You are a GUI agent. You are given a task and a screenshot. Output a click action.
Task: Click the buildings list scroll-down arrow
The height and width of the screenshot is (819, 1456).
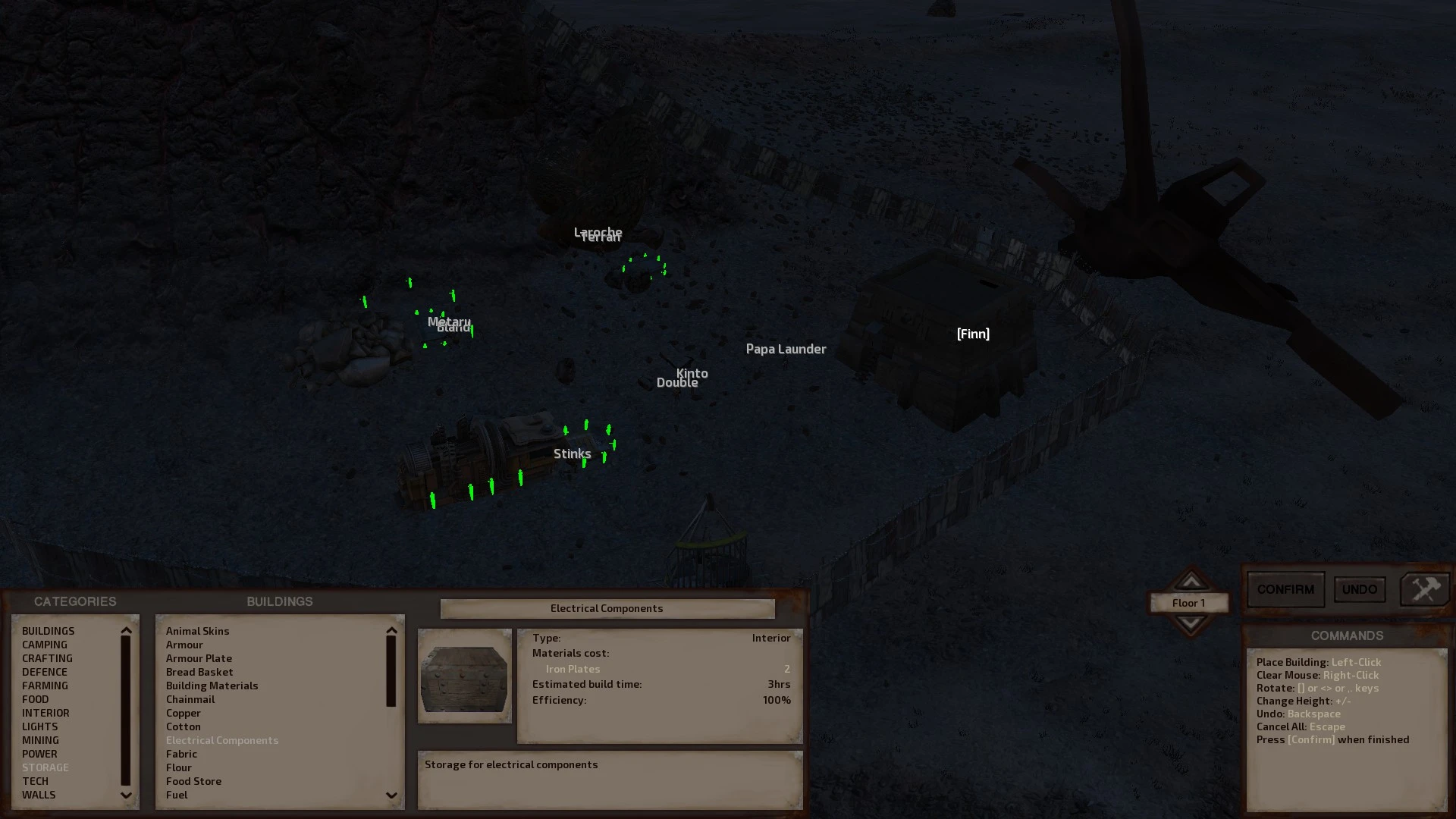coord(391,795)
